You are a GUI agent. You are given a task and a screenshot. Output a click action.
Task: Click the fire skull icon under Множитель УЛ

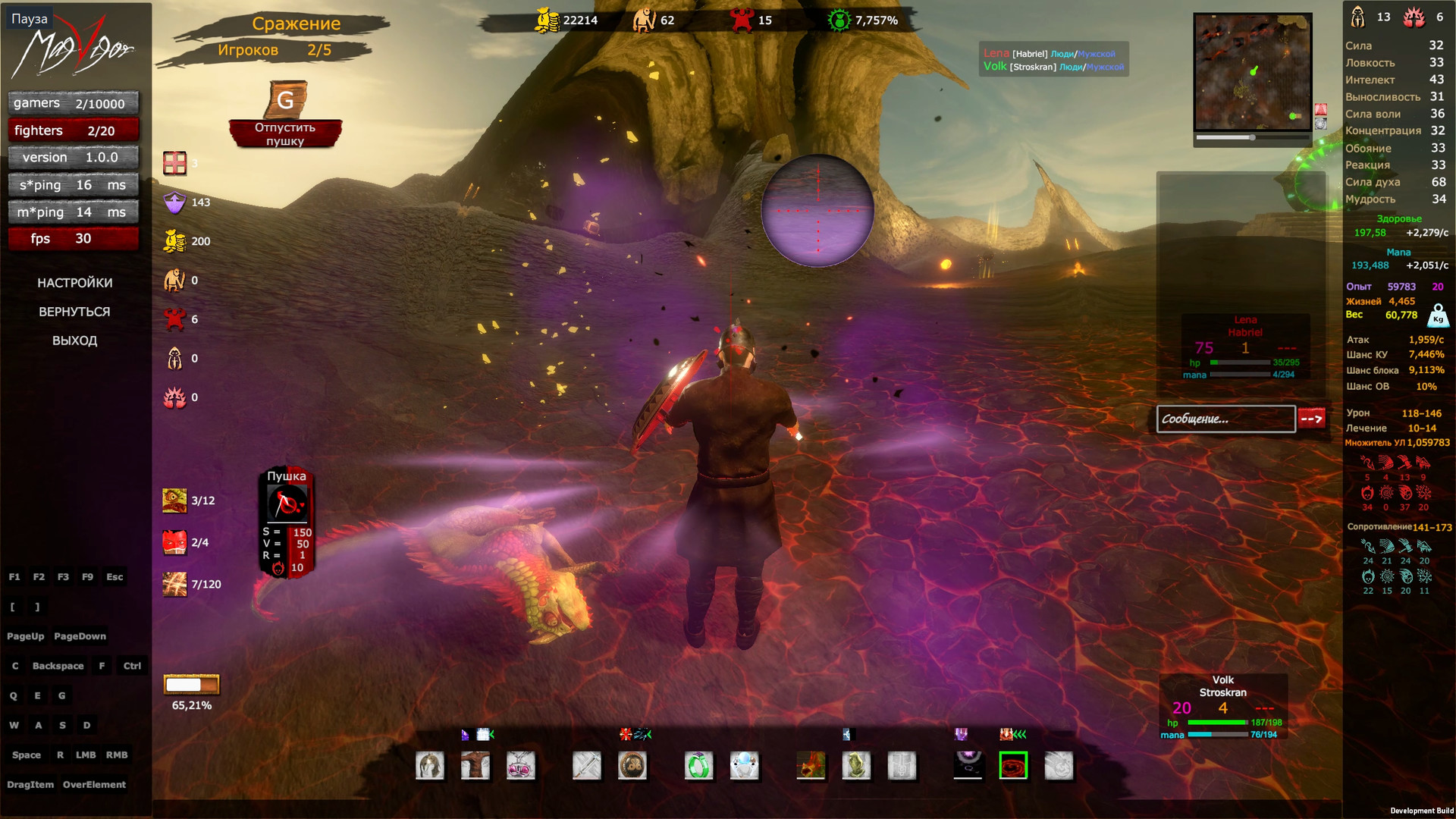[1367, 493]
